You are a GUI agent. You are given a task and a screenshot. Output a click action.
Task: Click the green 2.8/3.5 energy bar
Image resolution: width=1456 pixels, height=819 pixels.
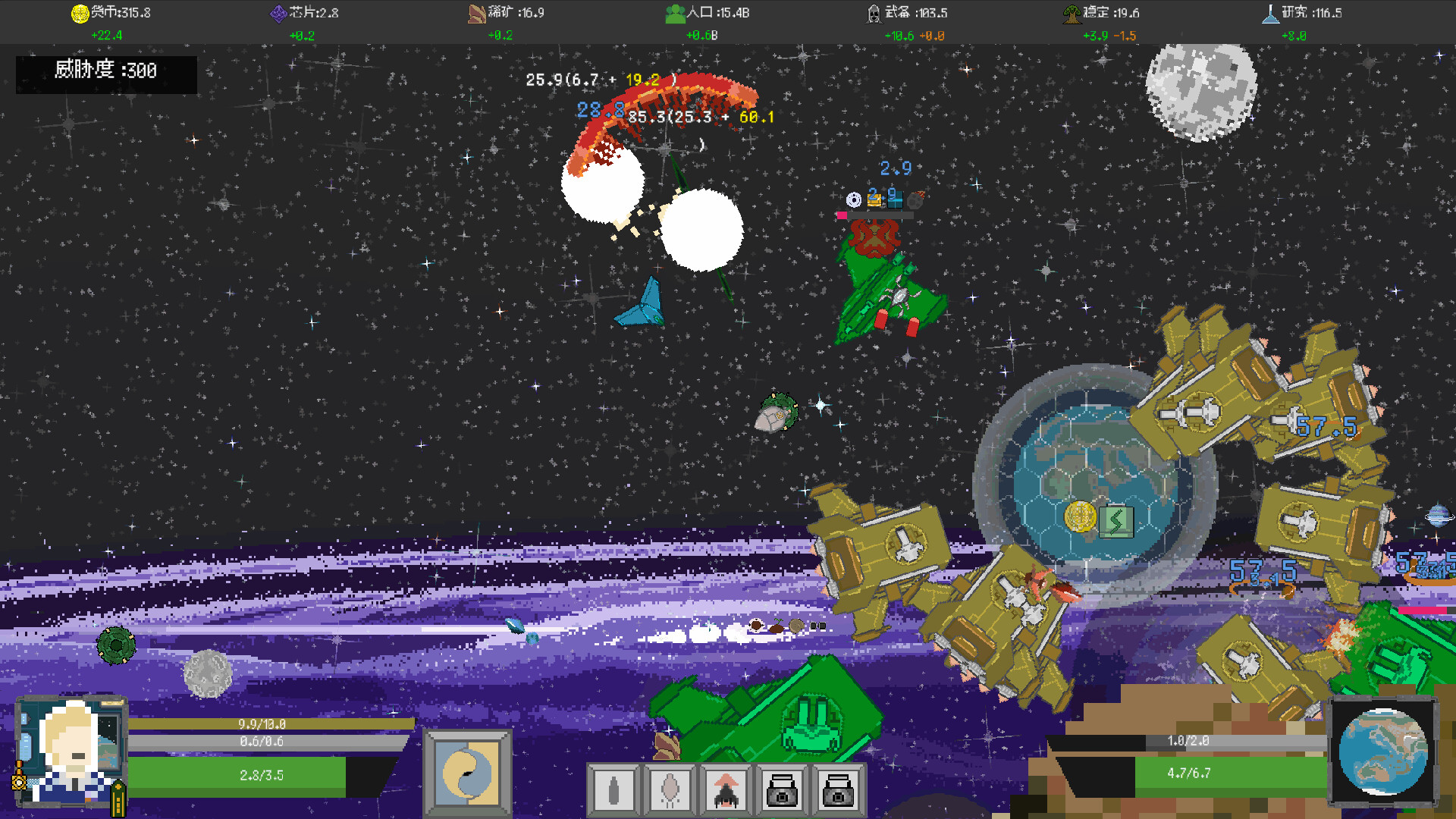click(x=239, y=775)
